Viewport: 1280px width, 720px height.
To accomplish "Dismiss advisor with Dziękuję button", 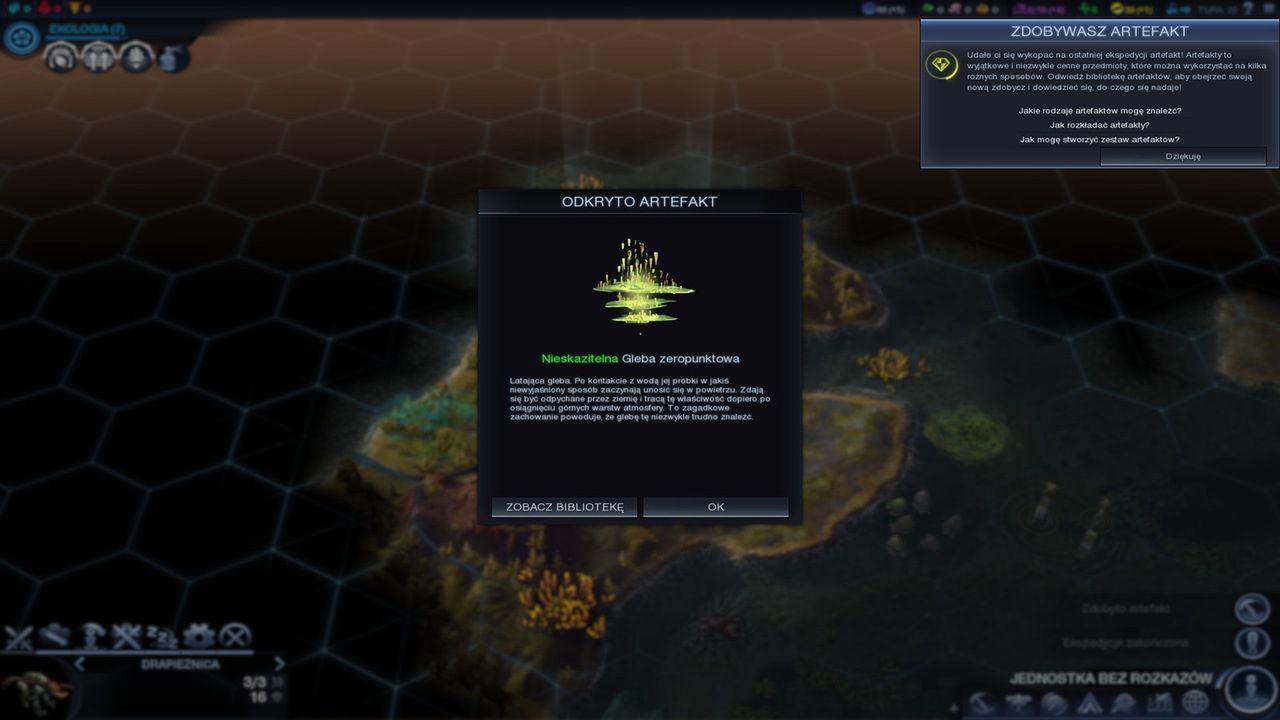I will click(1183, 156).
